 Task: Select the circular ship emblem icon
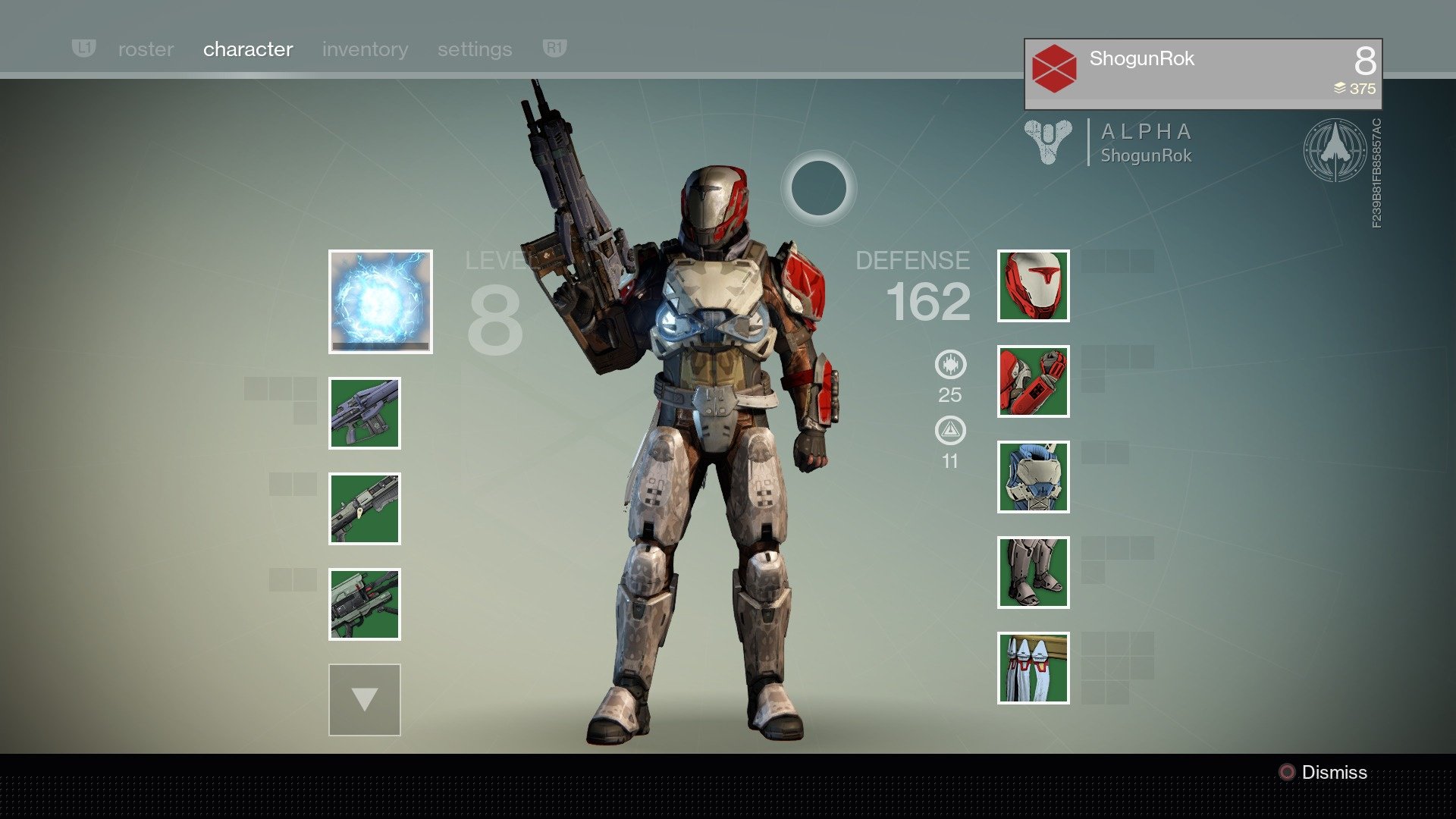(1335, 150)
